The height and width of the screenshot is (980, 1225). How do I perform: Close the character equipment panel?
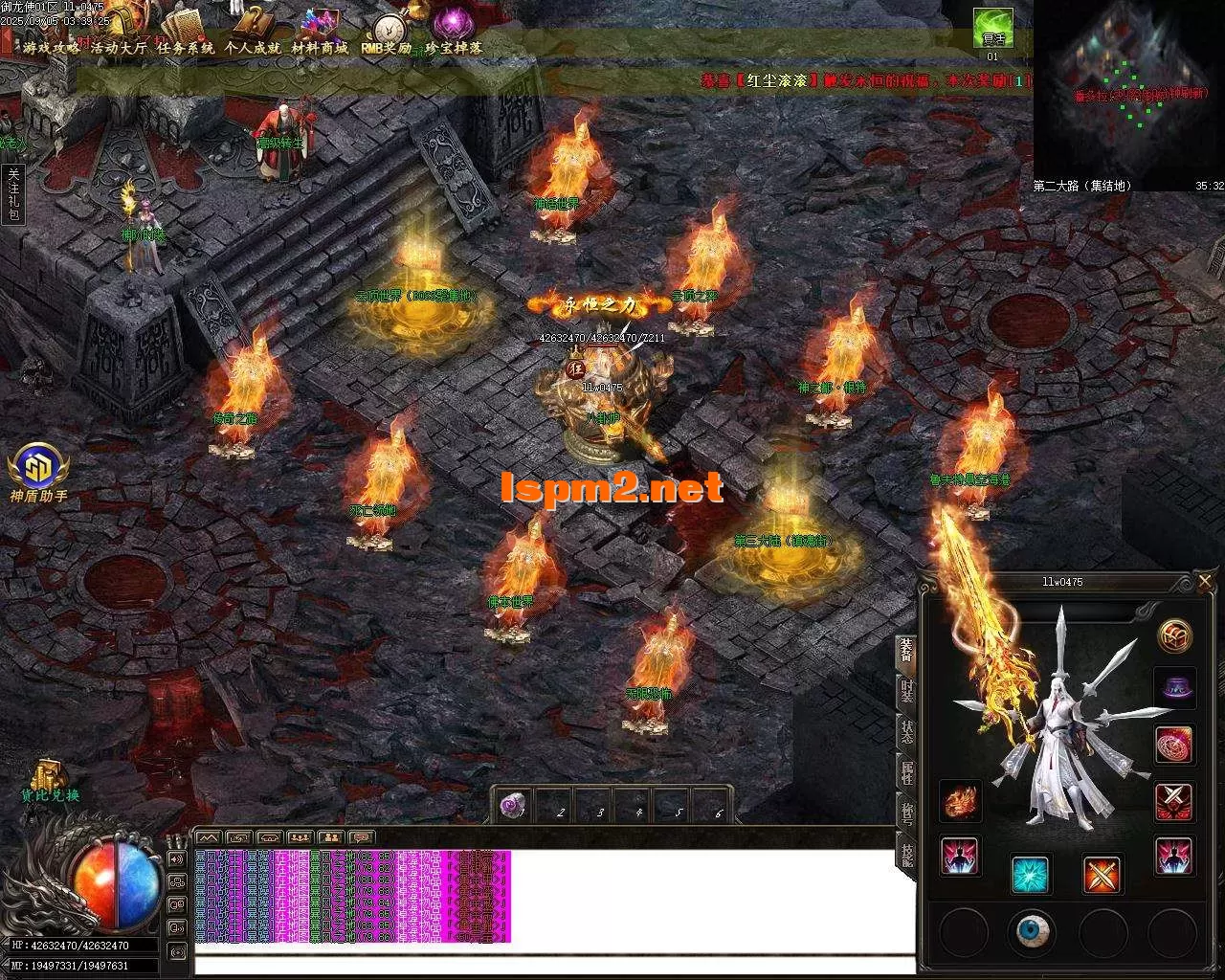1205,581
